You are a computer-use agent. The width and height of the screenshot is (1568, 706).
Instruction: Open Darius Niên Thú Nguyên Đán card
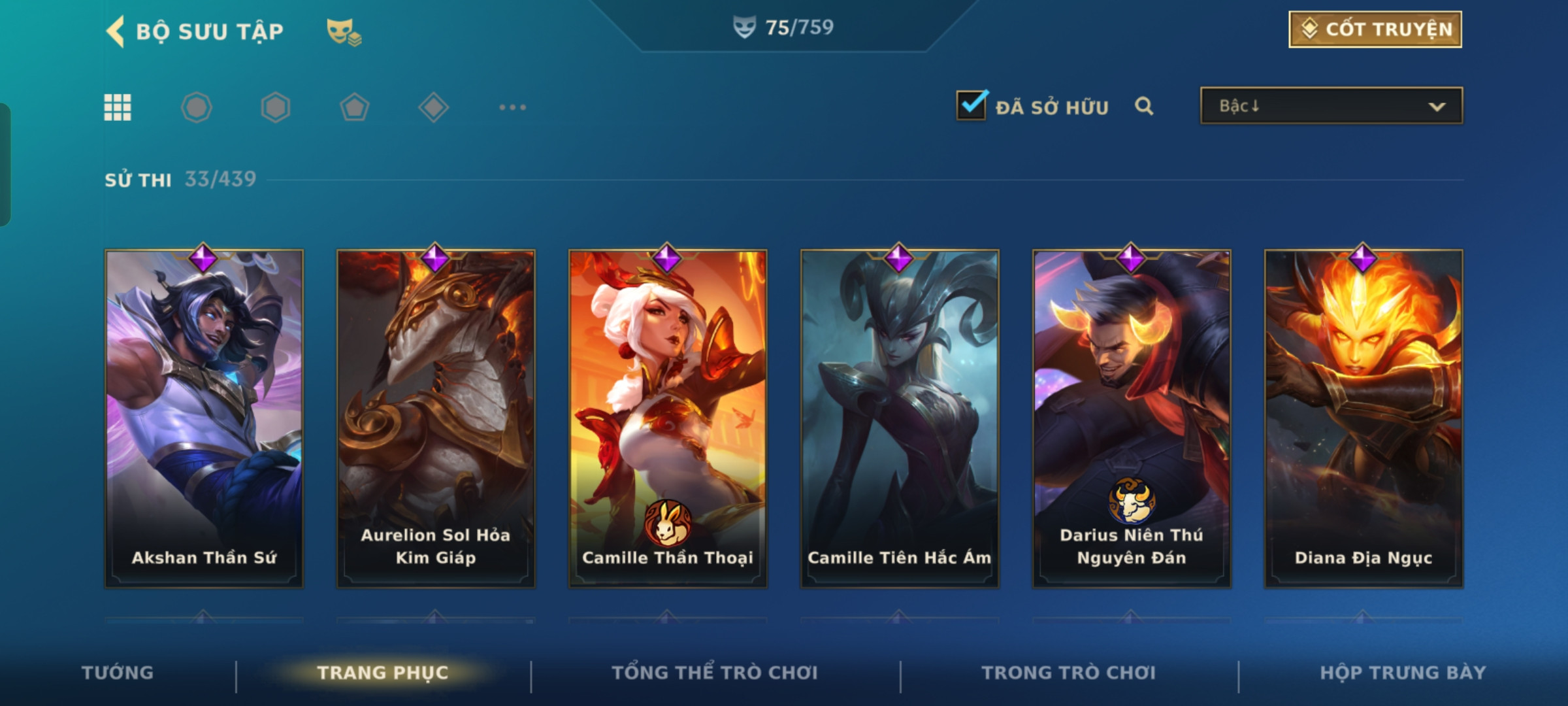1132,418
